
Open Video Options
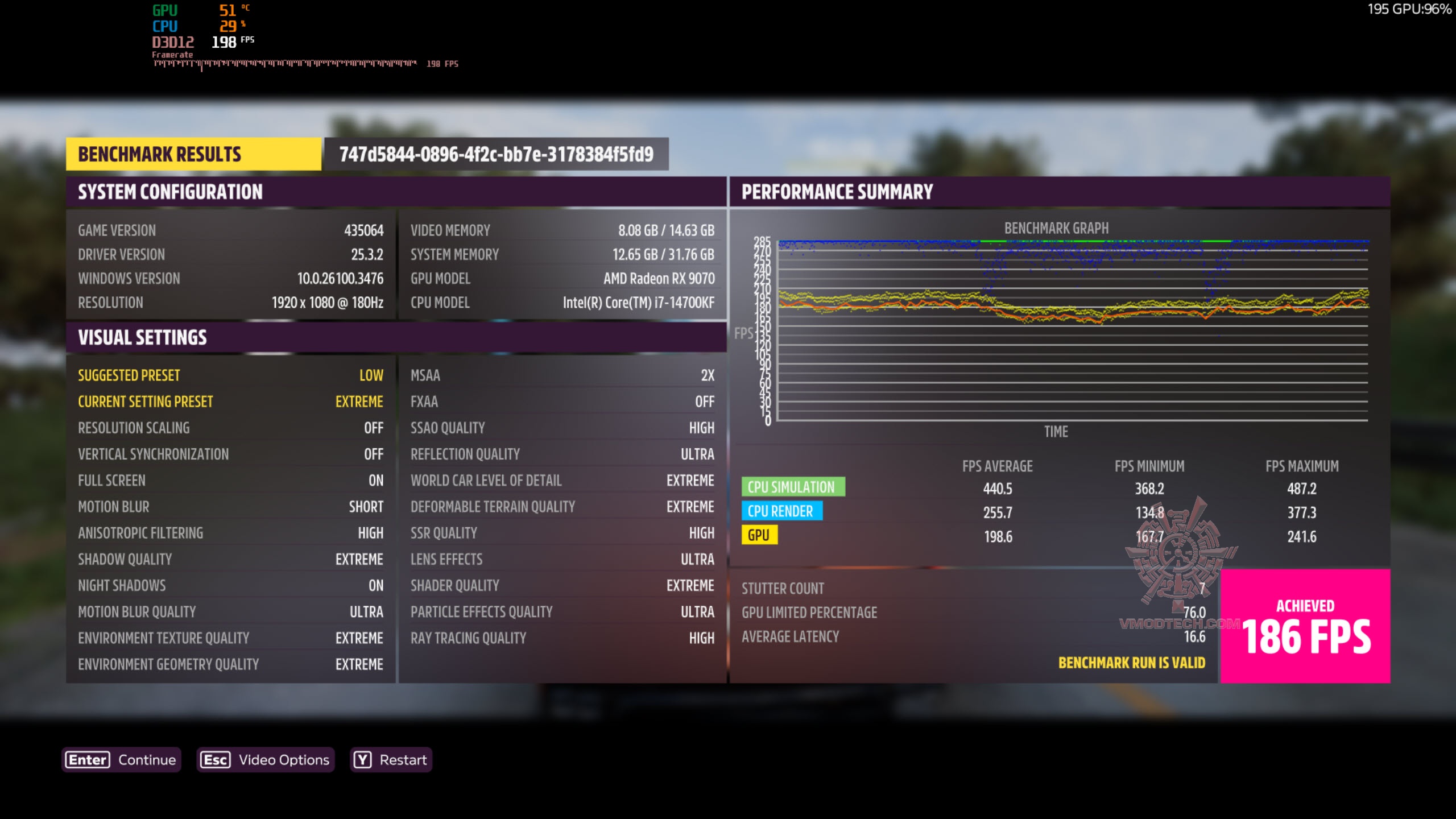[x=265, y=760]
